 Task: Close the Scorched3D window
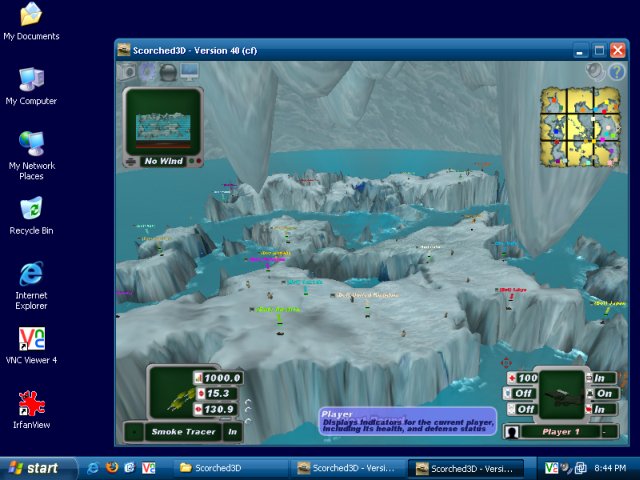click(x=618, y=50)
